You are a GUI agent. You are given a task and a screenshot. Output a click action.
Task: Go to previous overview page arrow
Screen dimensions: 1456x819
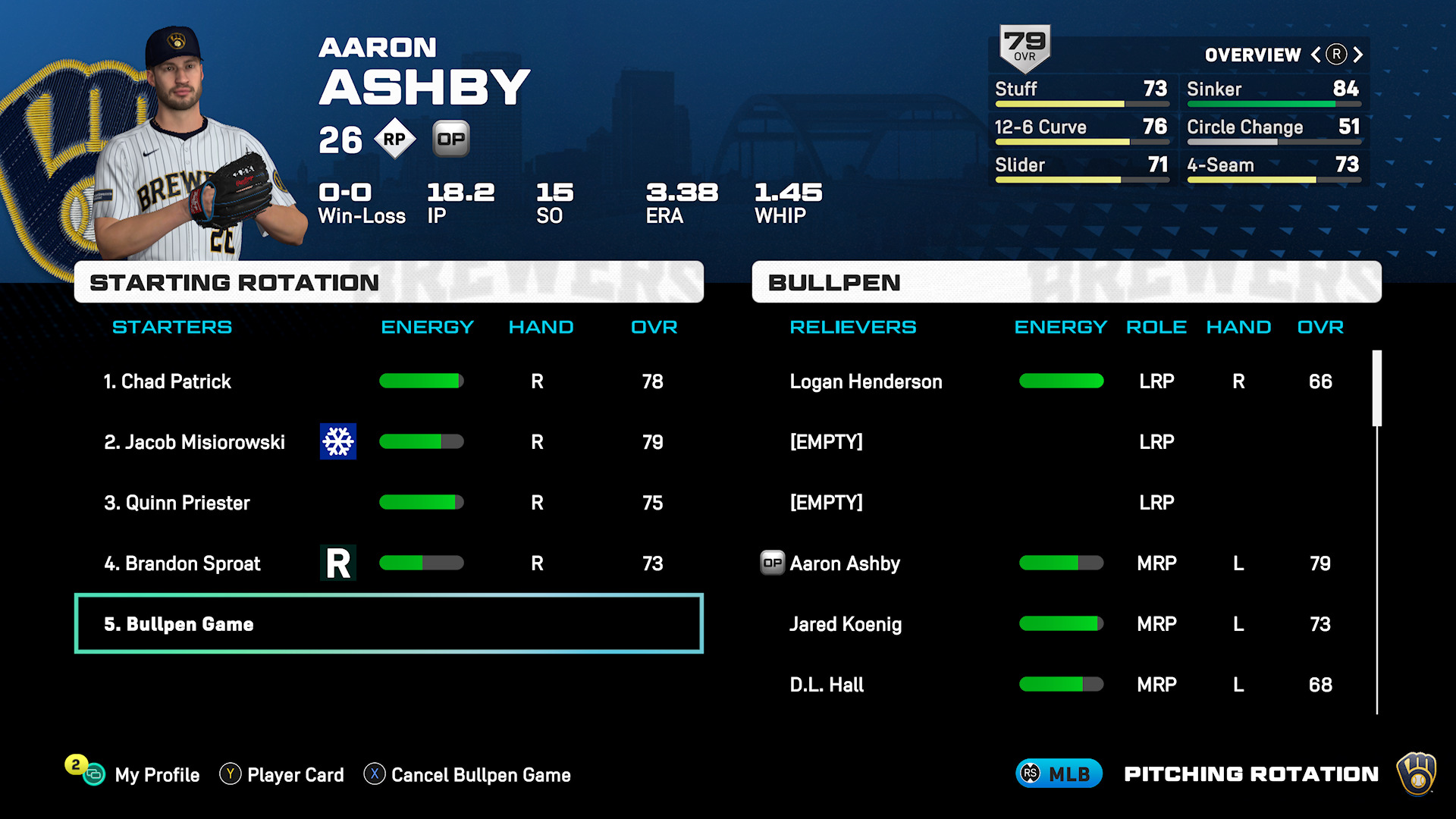click(x=1316, y=55)
